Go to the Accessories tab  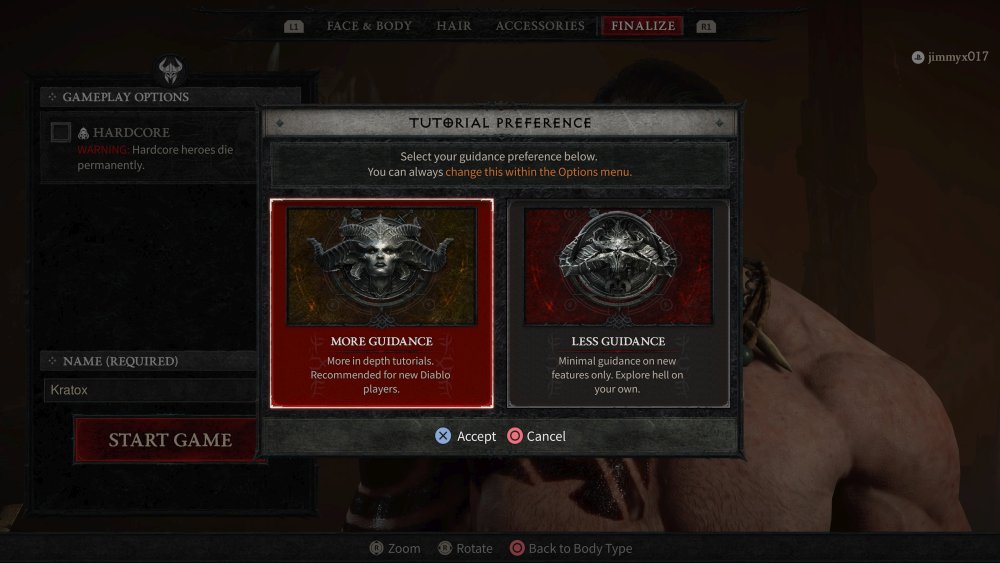coord(540,26)
